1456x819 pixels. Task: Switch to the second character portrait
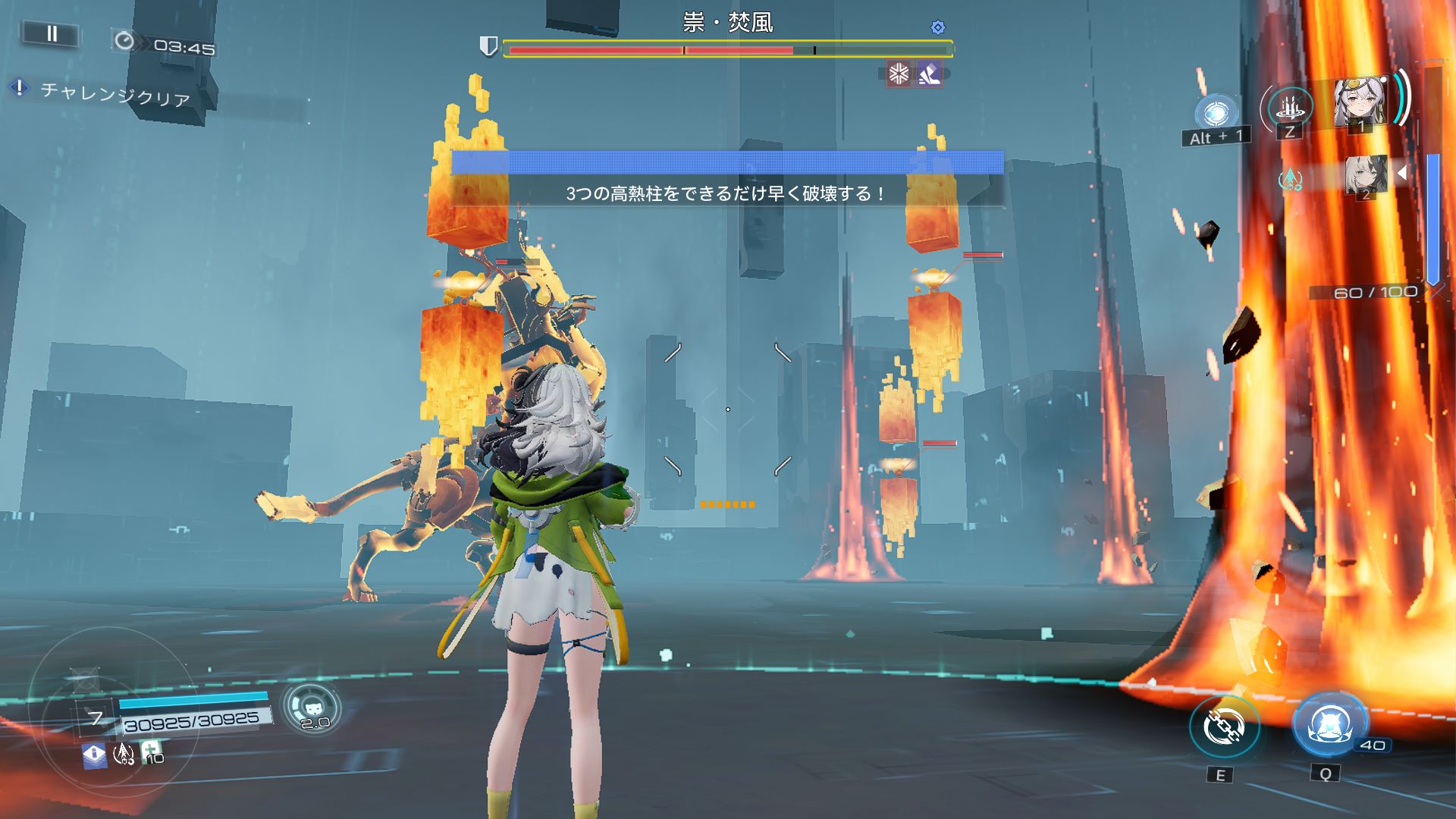1366,175
